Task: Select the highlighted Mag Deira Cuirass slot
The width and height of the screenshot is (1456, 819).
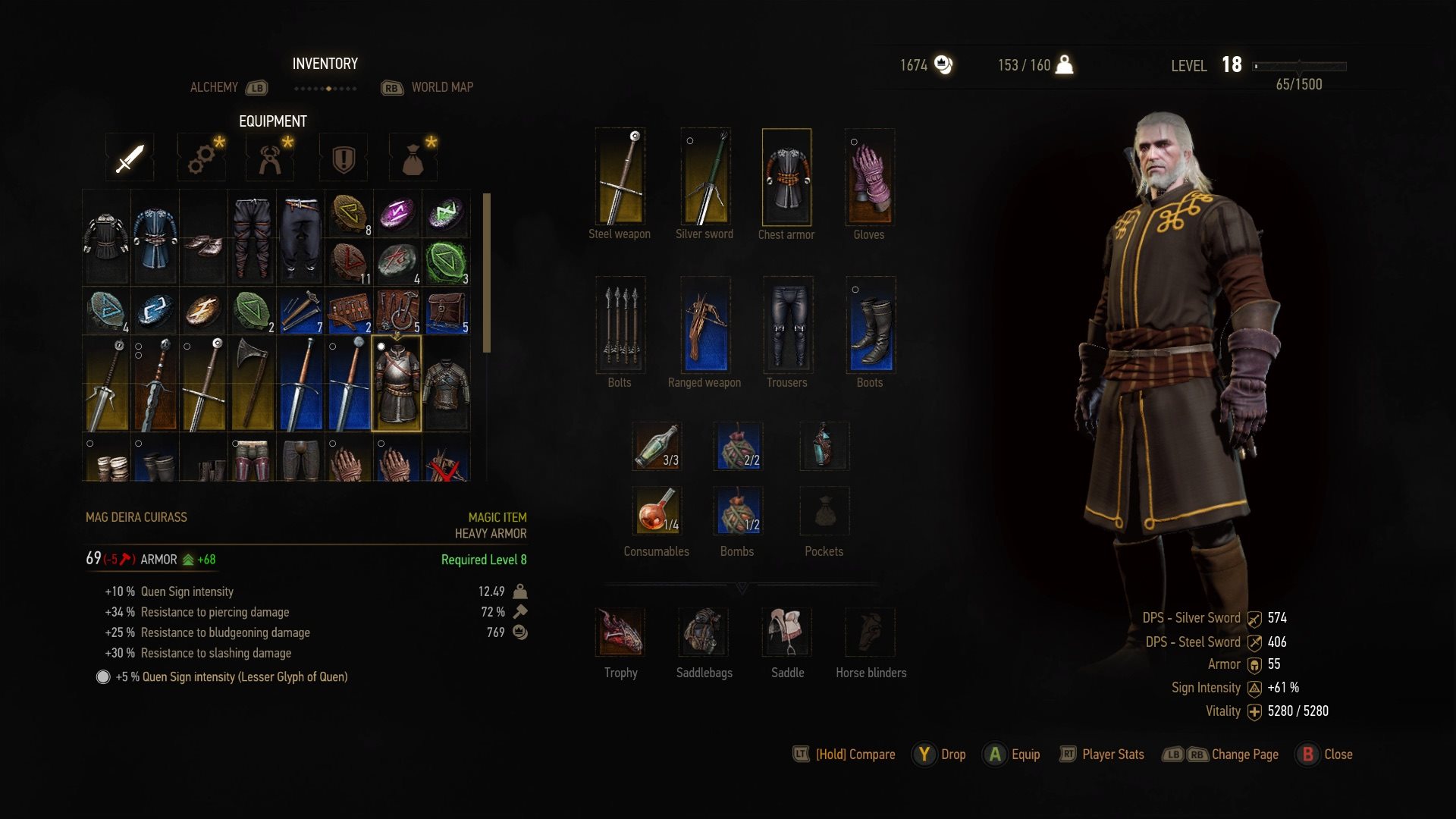Action: (x=397, y=384)
